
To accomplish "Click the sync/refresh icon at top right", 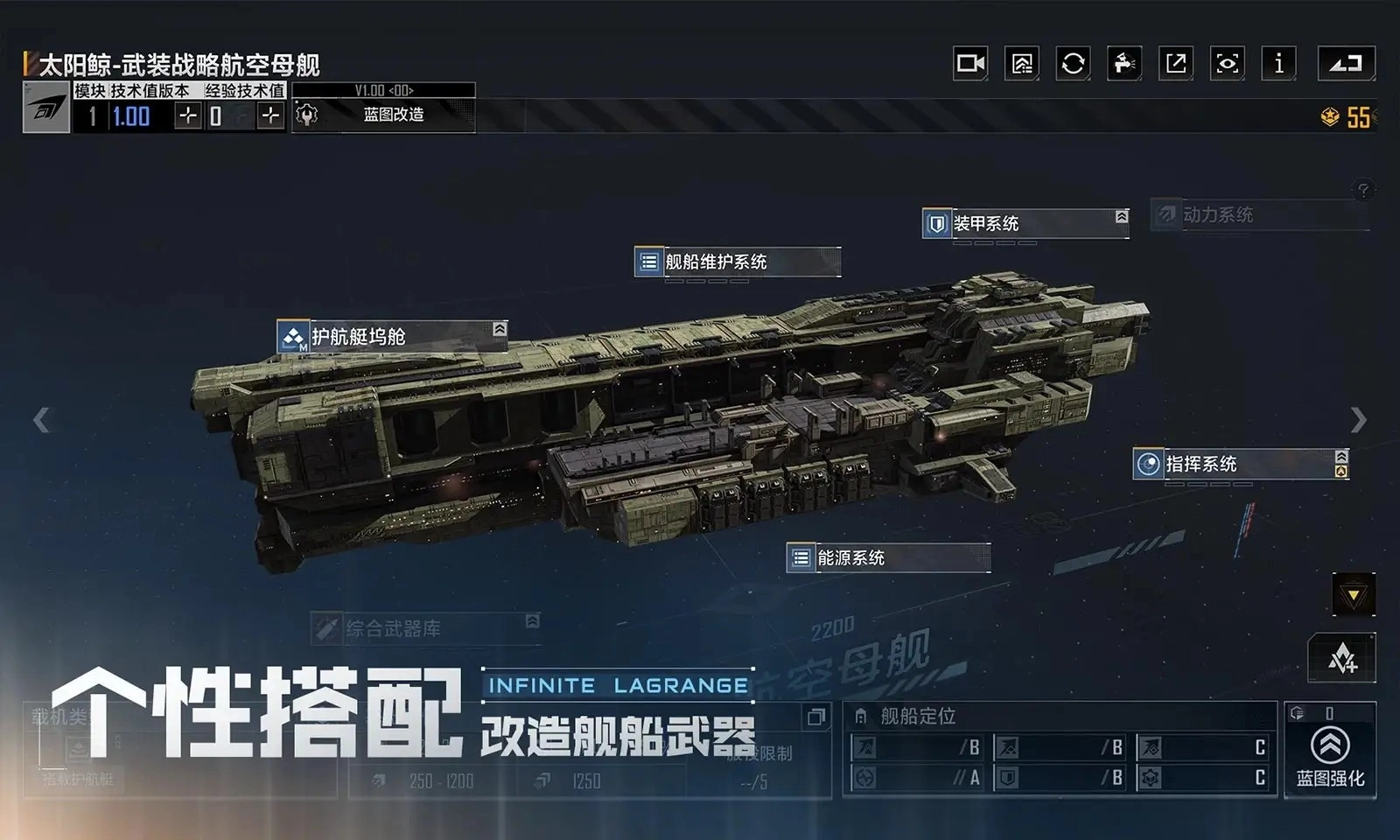I will click(x=1071, y=63).
